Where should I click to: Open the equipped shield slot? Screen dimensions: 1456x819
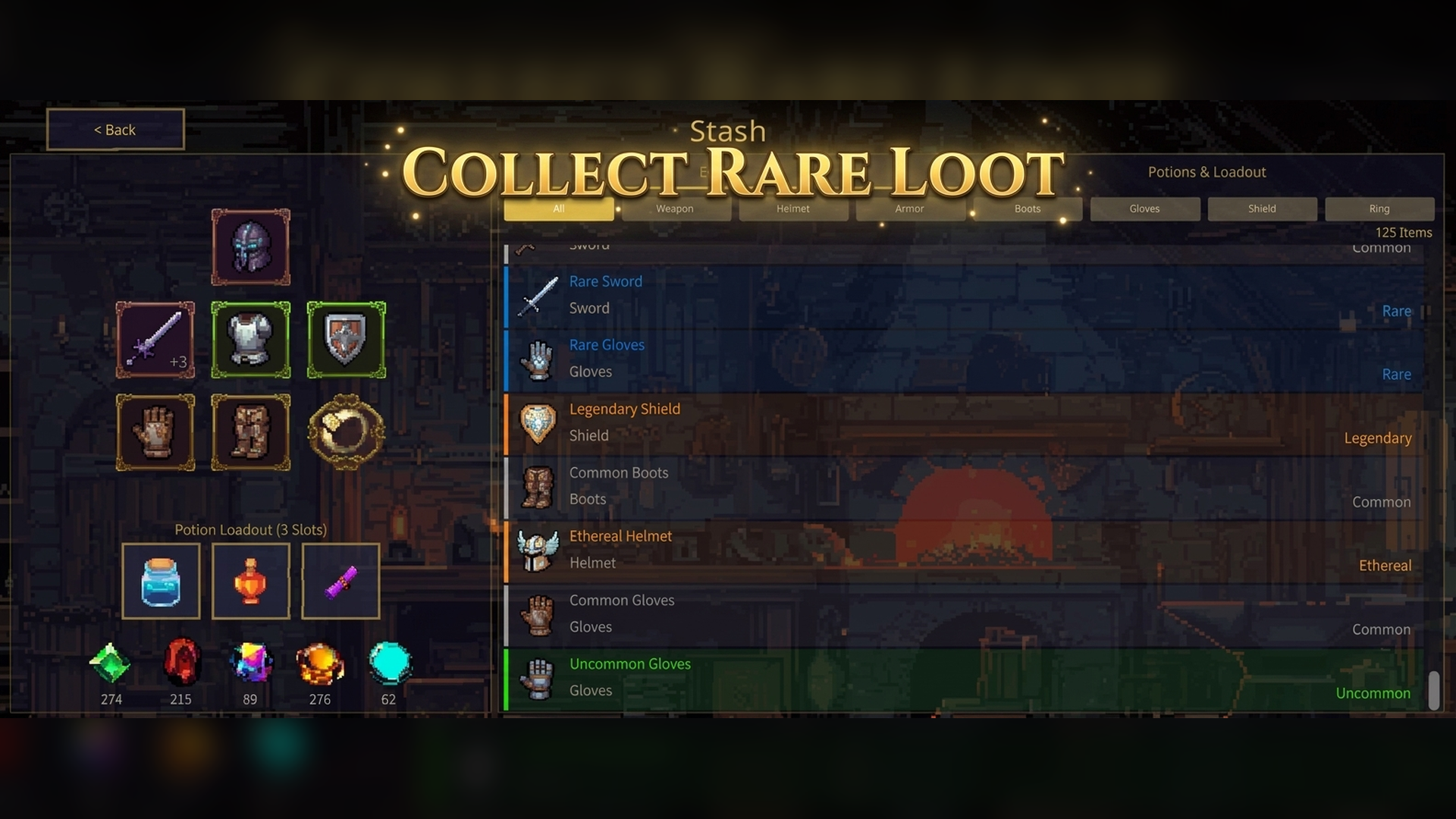coord(345,340)
